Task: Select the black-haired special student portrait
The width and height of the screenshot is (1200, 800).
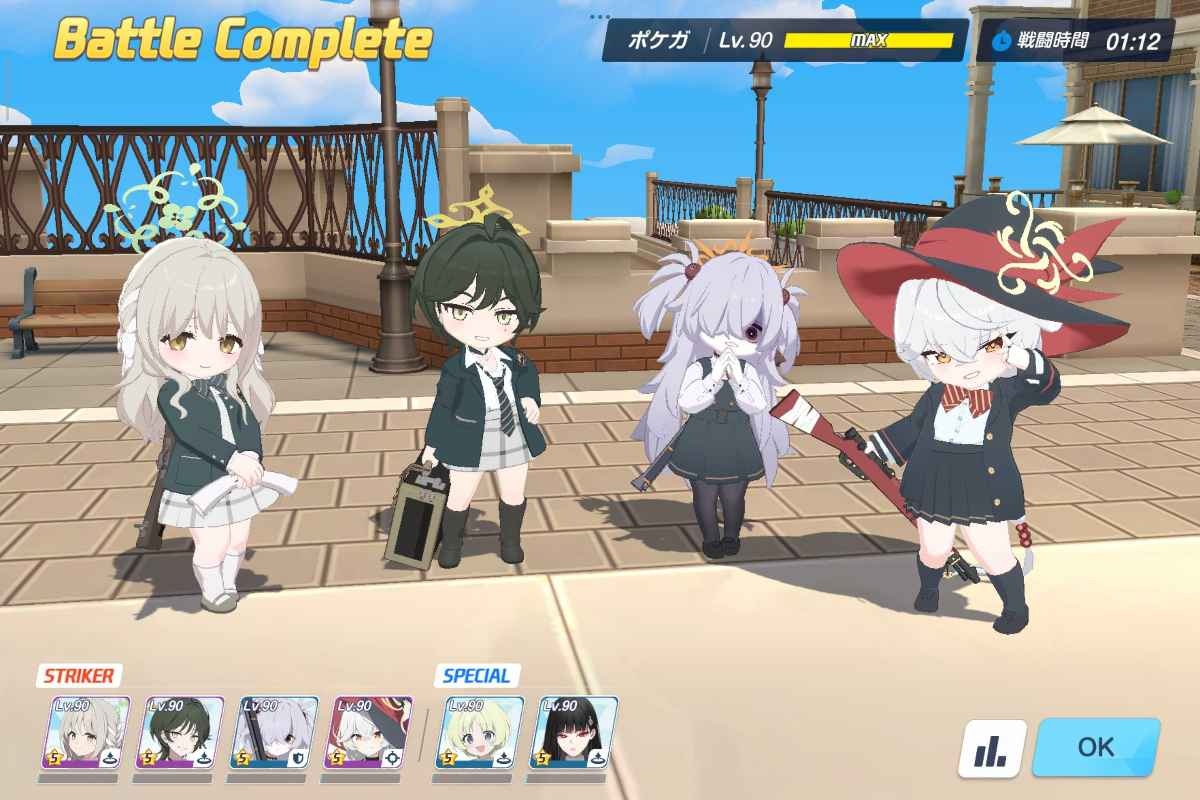Action: coord(573,733)
